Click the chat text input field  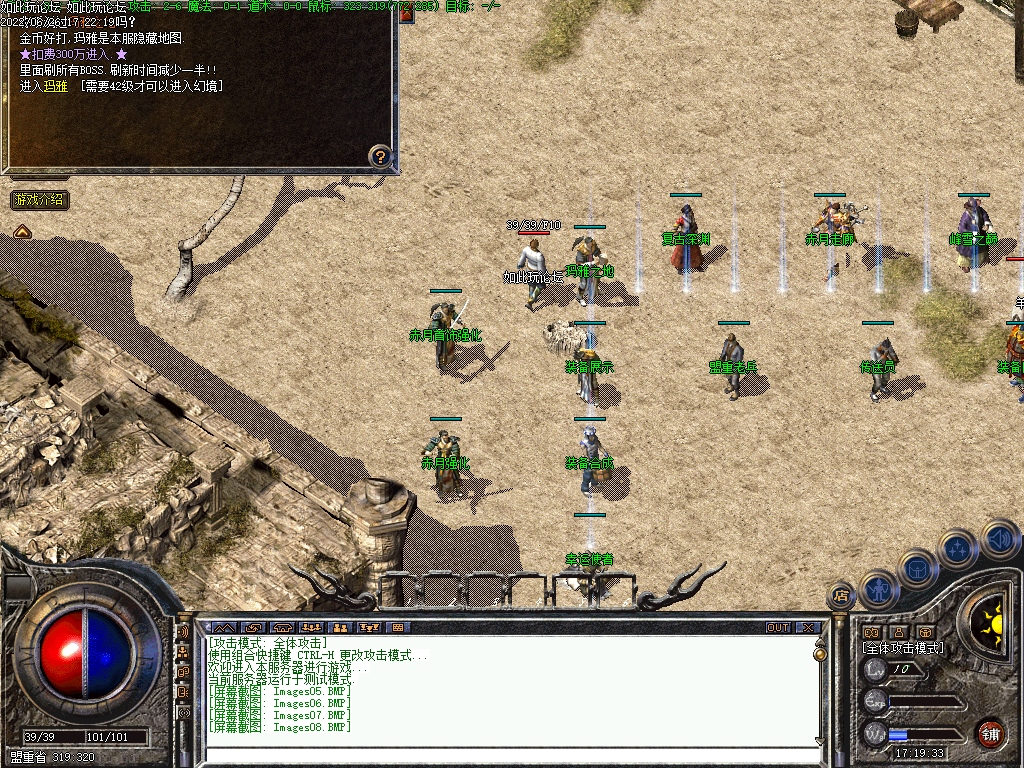[x=510, y=754]
